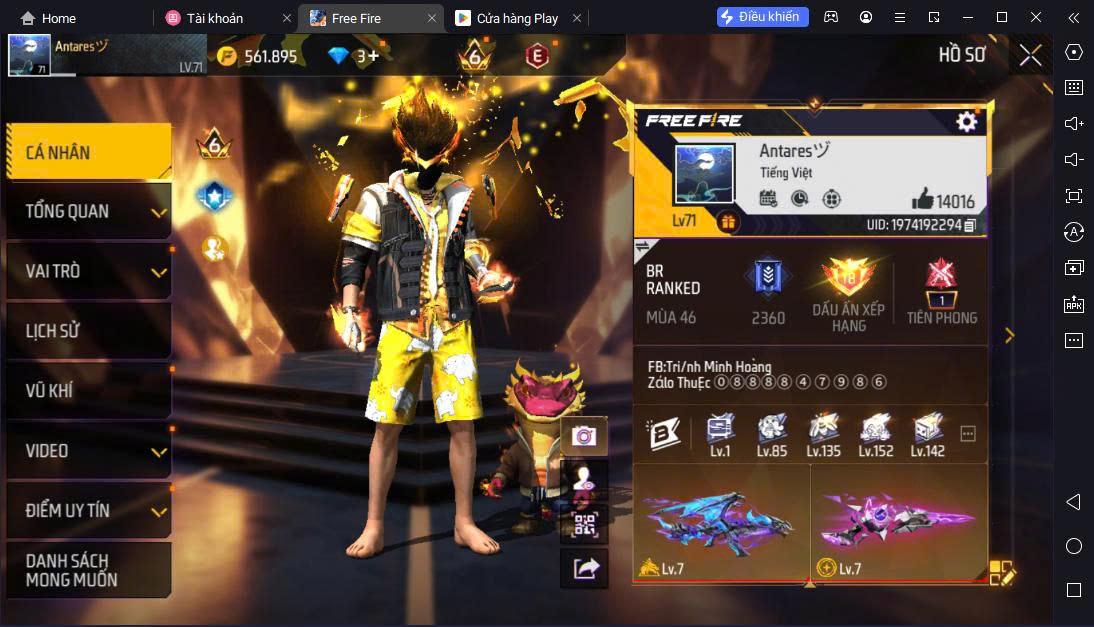1094x627 pixels.
Task: Switch to the VŨ KHÍ tab
Action: (88, 391)
